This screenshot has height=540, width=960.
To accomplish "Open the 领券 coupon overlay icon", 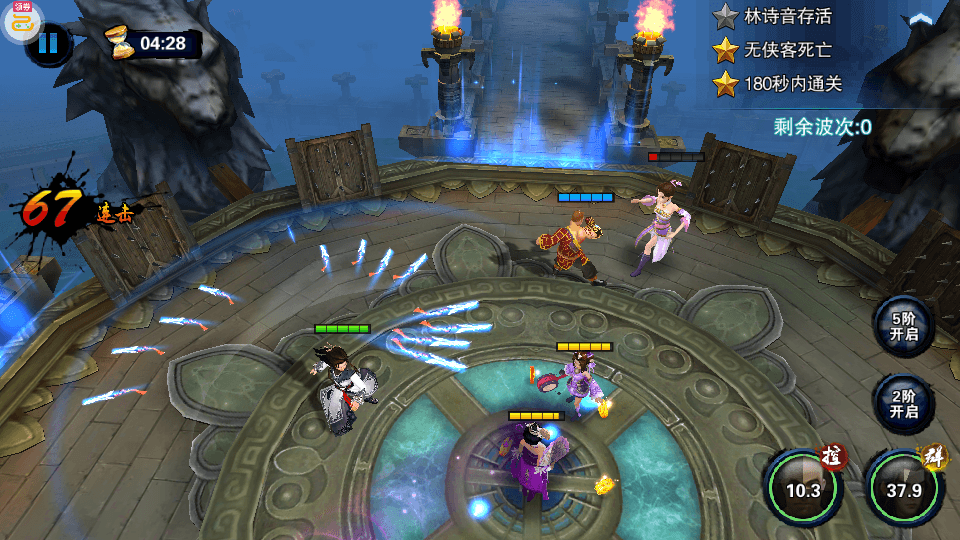I will 22,20.
